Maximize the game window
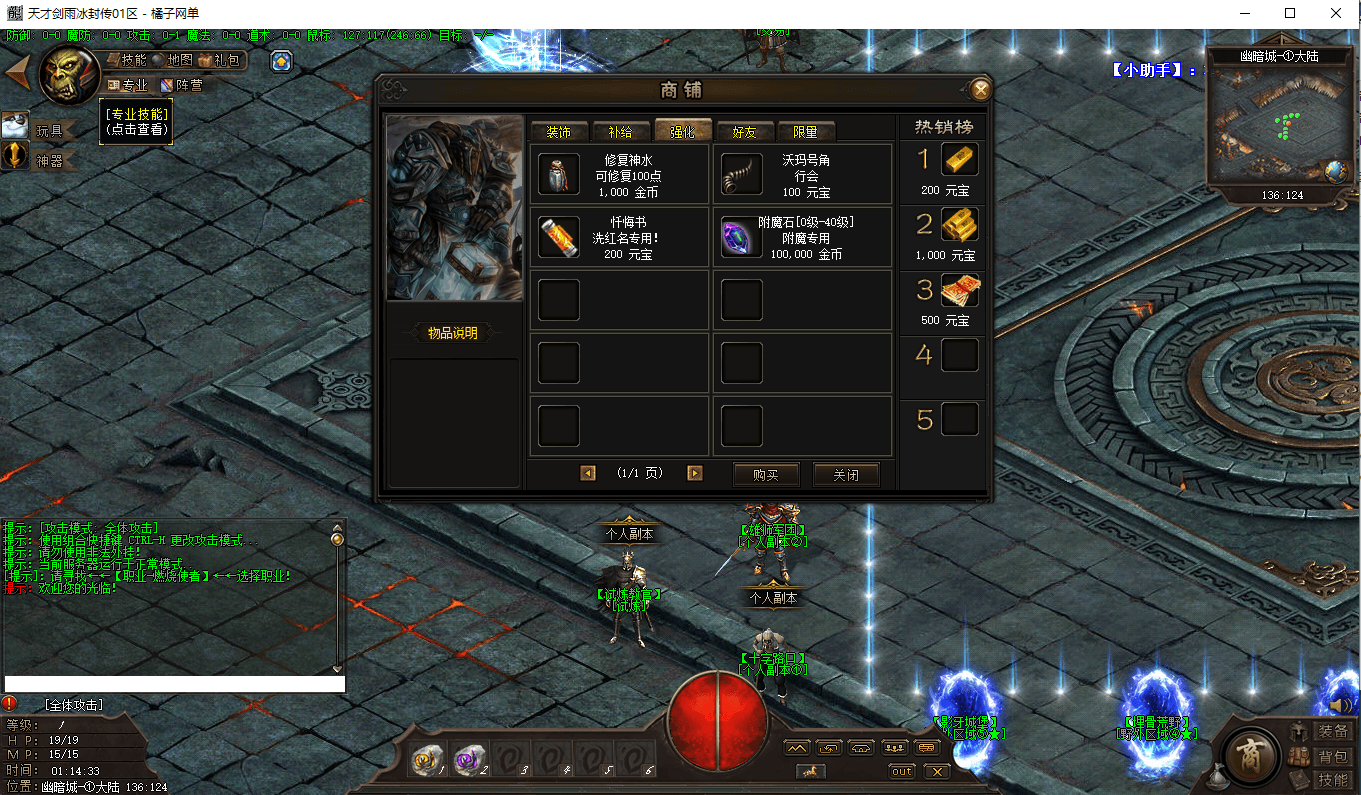Screen dimensions: 1361x795 pos(1290,13)
